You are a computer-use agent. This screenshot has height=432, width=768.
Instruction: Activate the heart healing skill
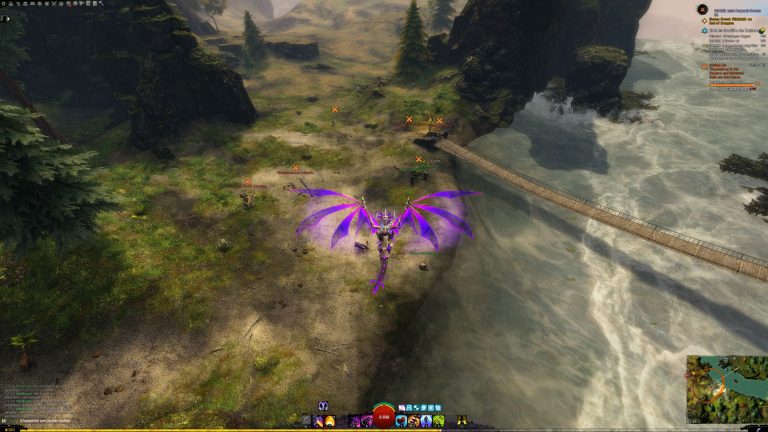point(402,421)
